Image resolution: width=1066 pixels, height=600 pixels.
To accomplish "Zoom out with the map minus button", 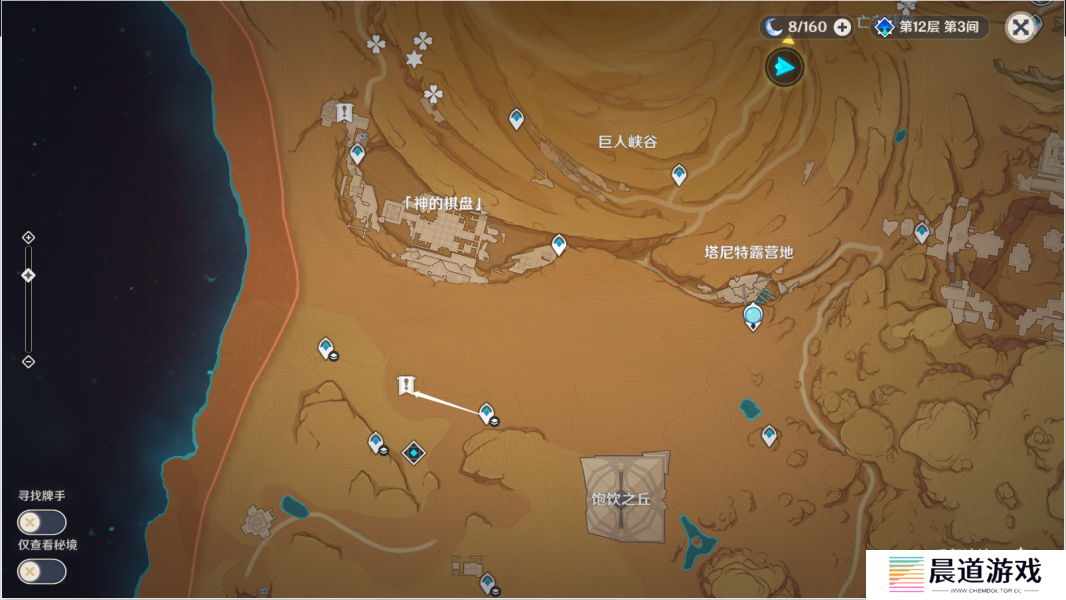I will (x=28, y=361).
